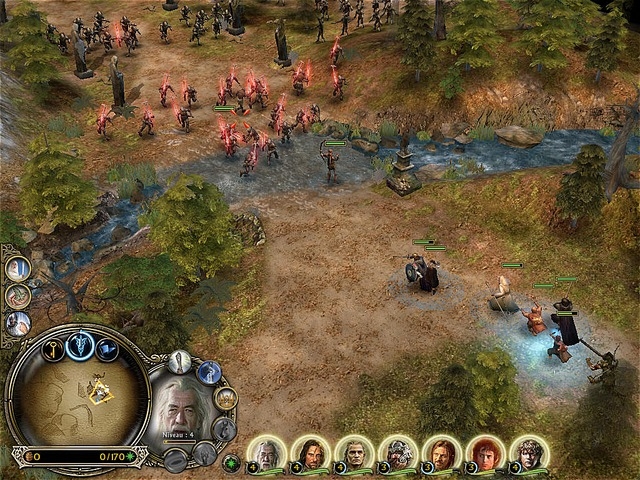Activate Gandalf's blue sword ability
This screenshot has height=480, width=640.
click(x=209, y=372)
